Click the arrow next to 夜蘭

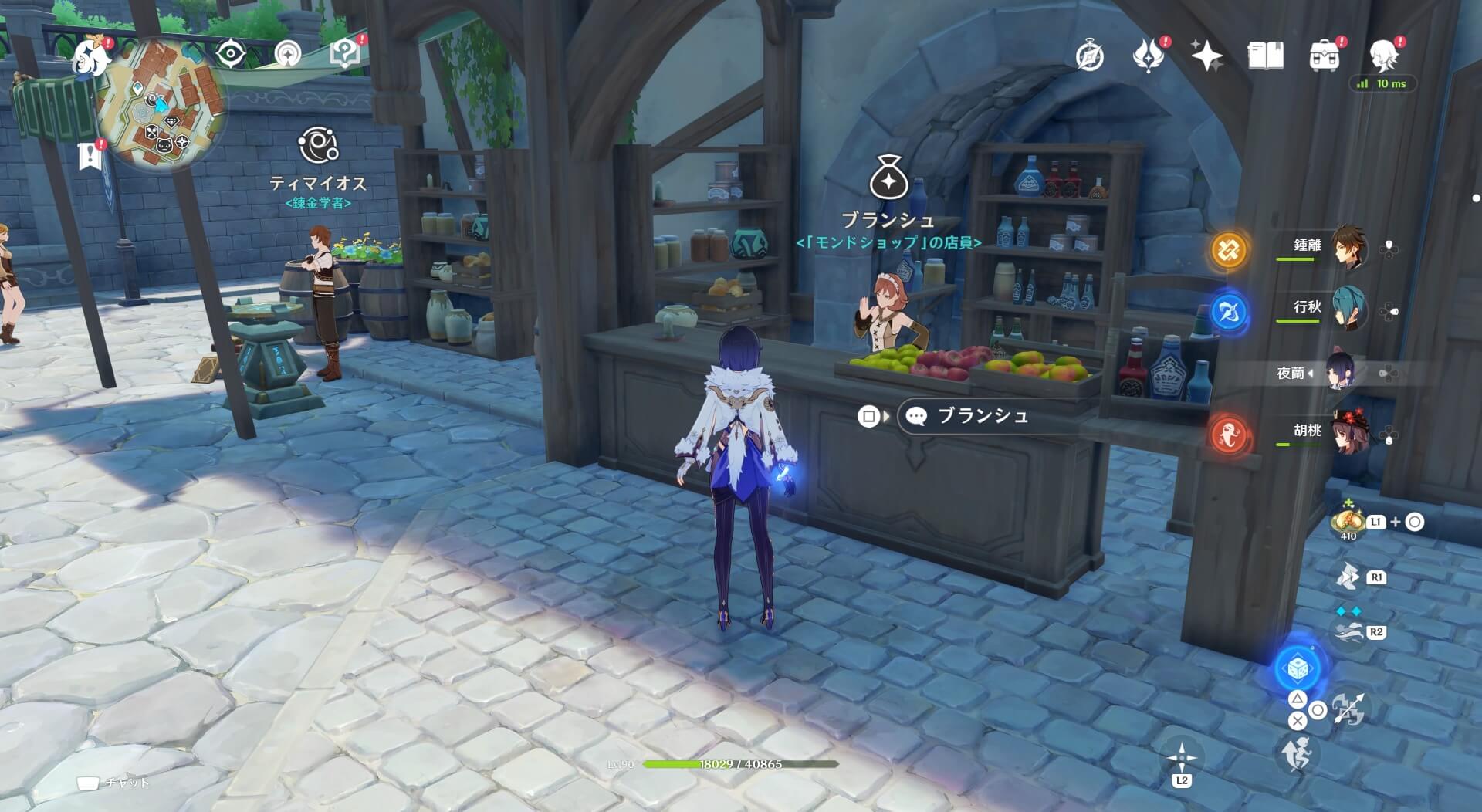[x=1311, y=371]
